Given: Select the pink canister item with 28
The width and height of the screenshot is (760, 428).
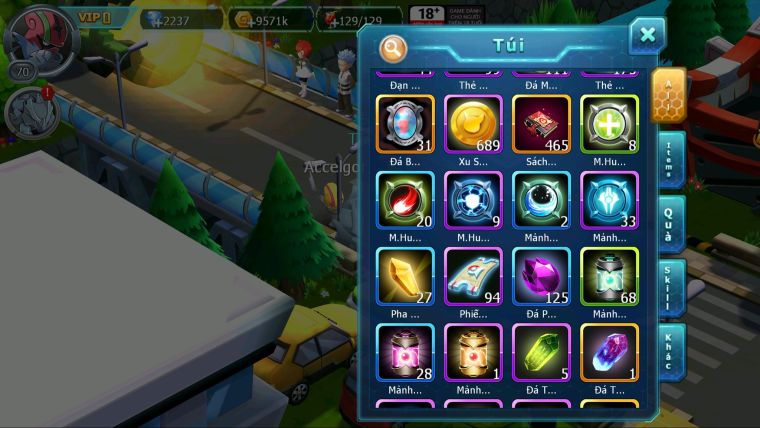Looking at the screenshot, I should pyautogui.click(x=405, y=352).
